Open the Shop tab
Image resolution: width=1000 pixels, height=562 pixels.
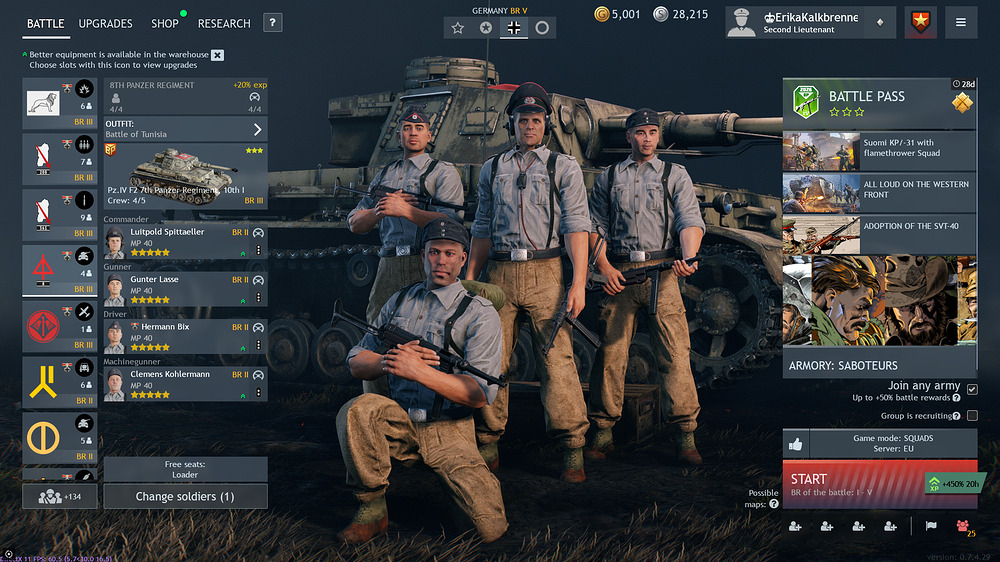pyautogui.click(x=165, y=23)
